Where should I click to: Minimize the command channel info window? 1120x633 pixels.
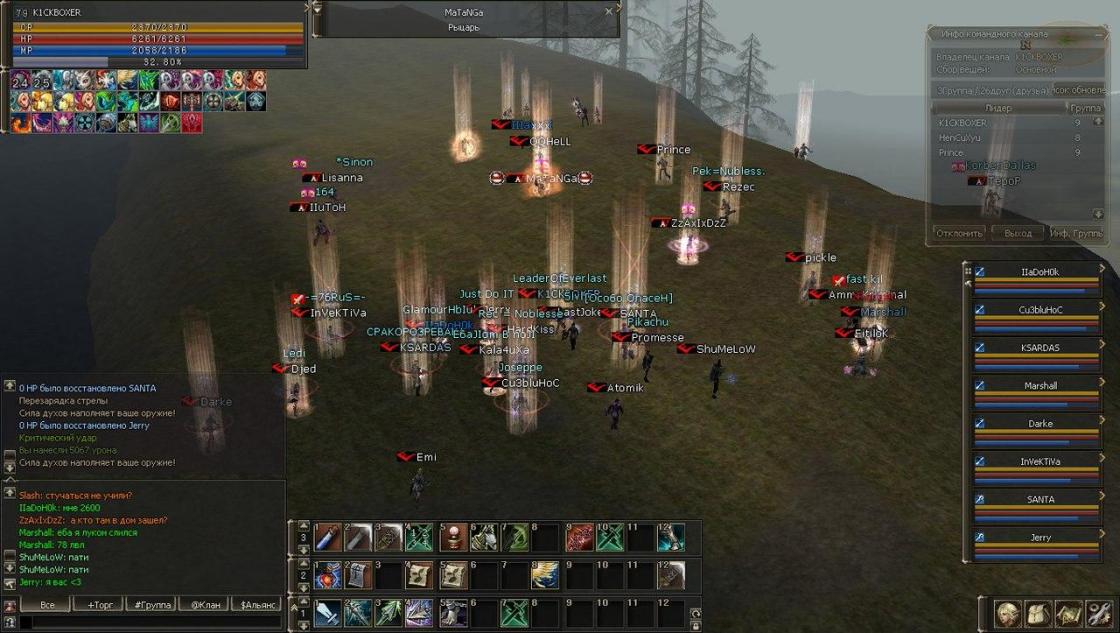pyautogui.click(x=1097, y=36)
